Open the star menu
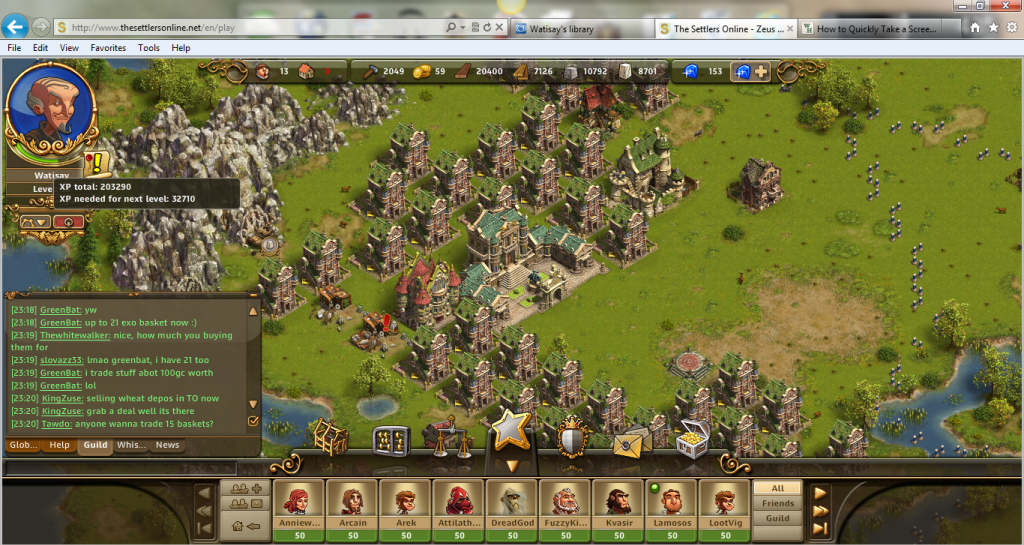Screen dimensions: 1024x545 (512, 430)
